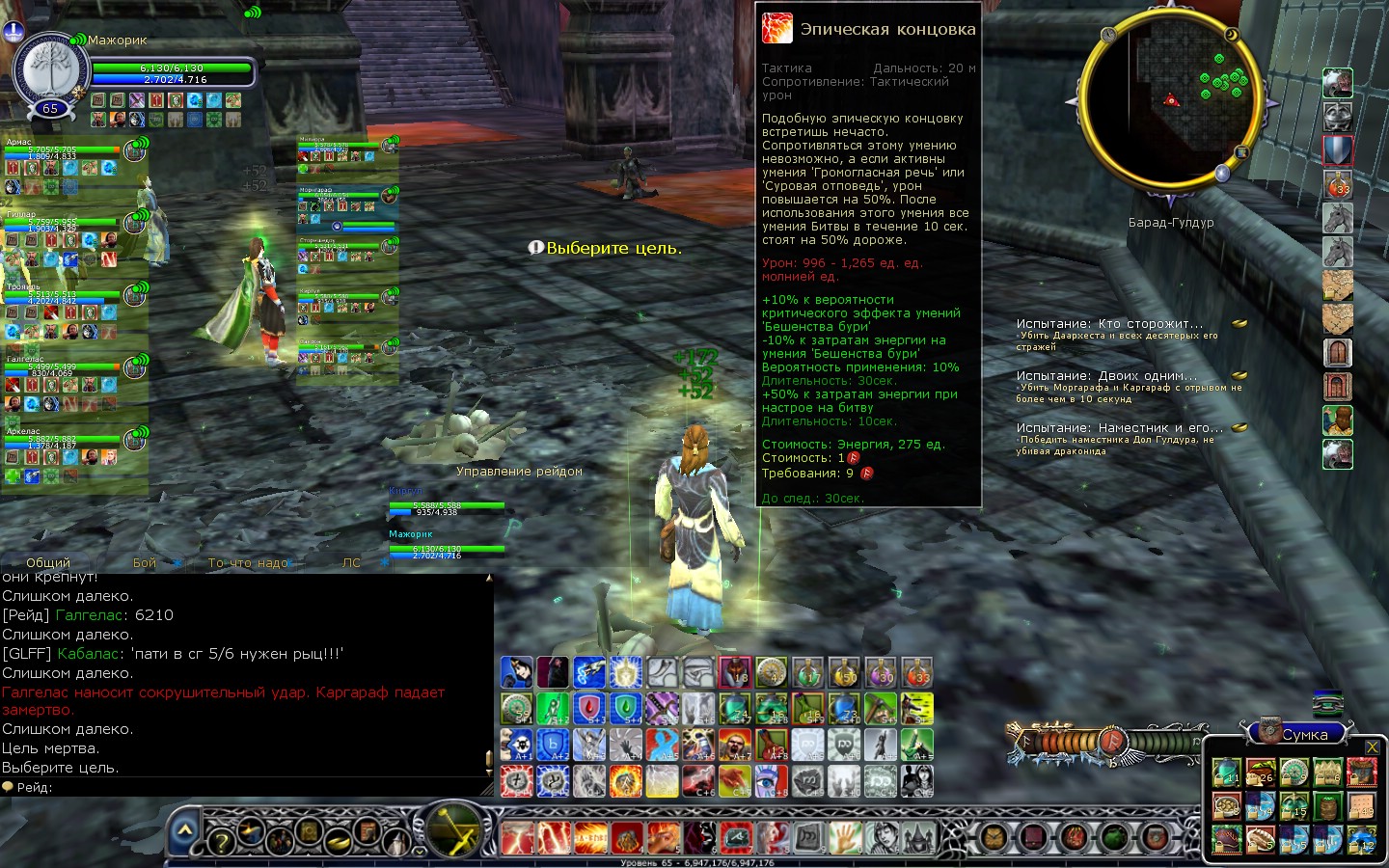Activate the blue-and-white shield icon

[x=1338, y=150]
